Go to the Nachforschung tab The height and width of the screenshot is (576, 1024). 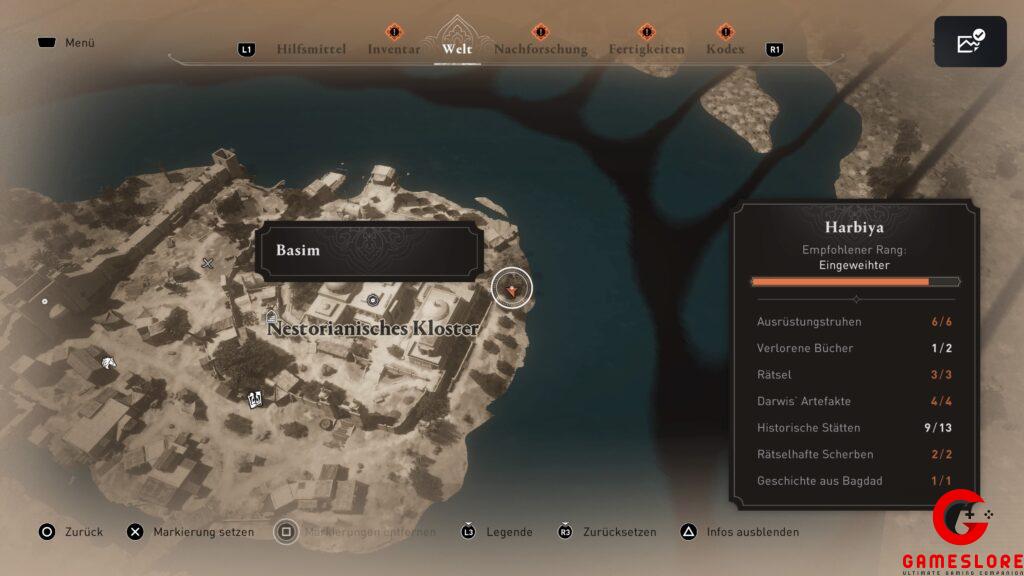541,49
